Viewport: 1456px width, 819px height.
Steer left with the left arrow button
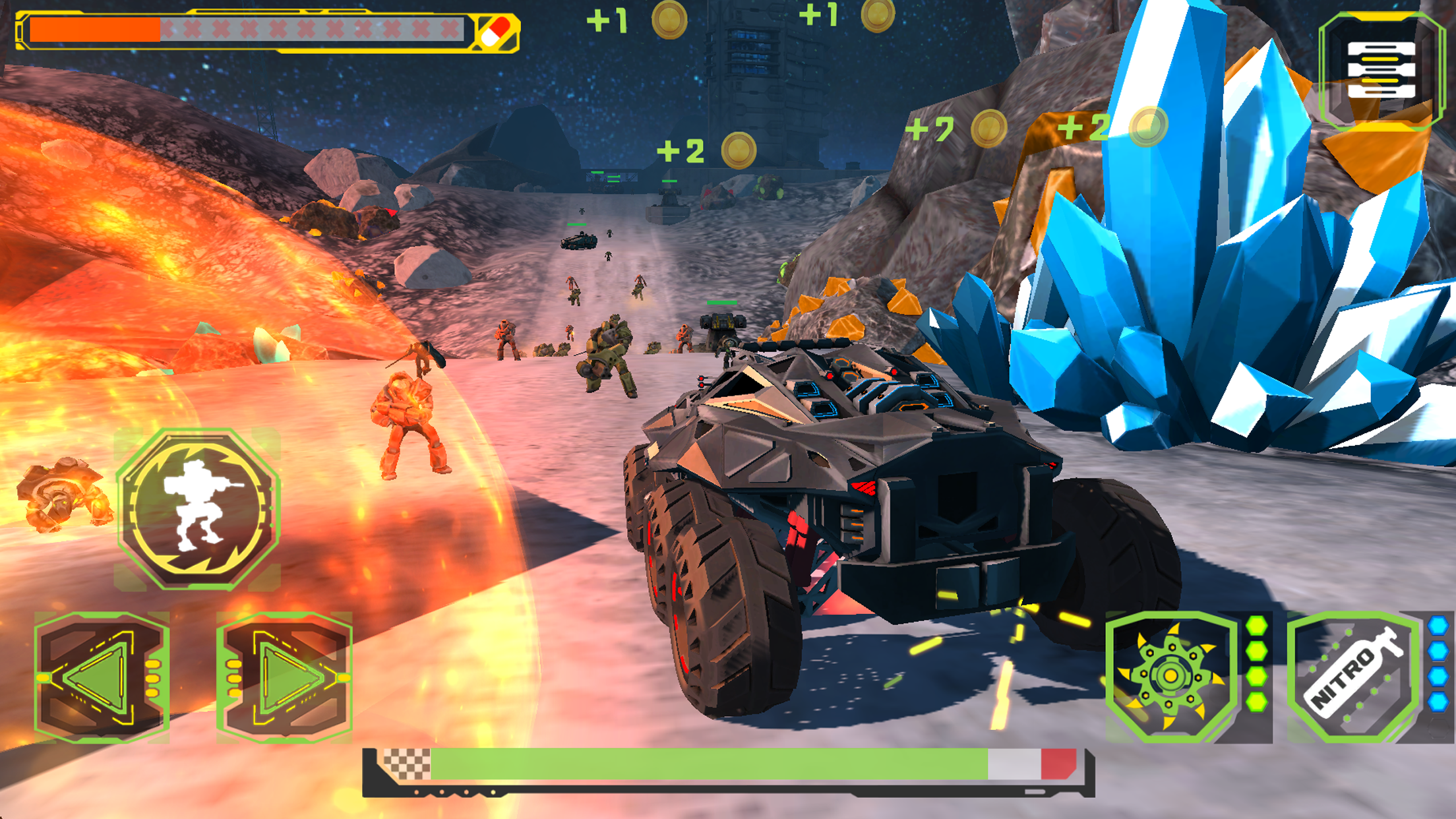102,678
